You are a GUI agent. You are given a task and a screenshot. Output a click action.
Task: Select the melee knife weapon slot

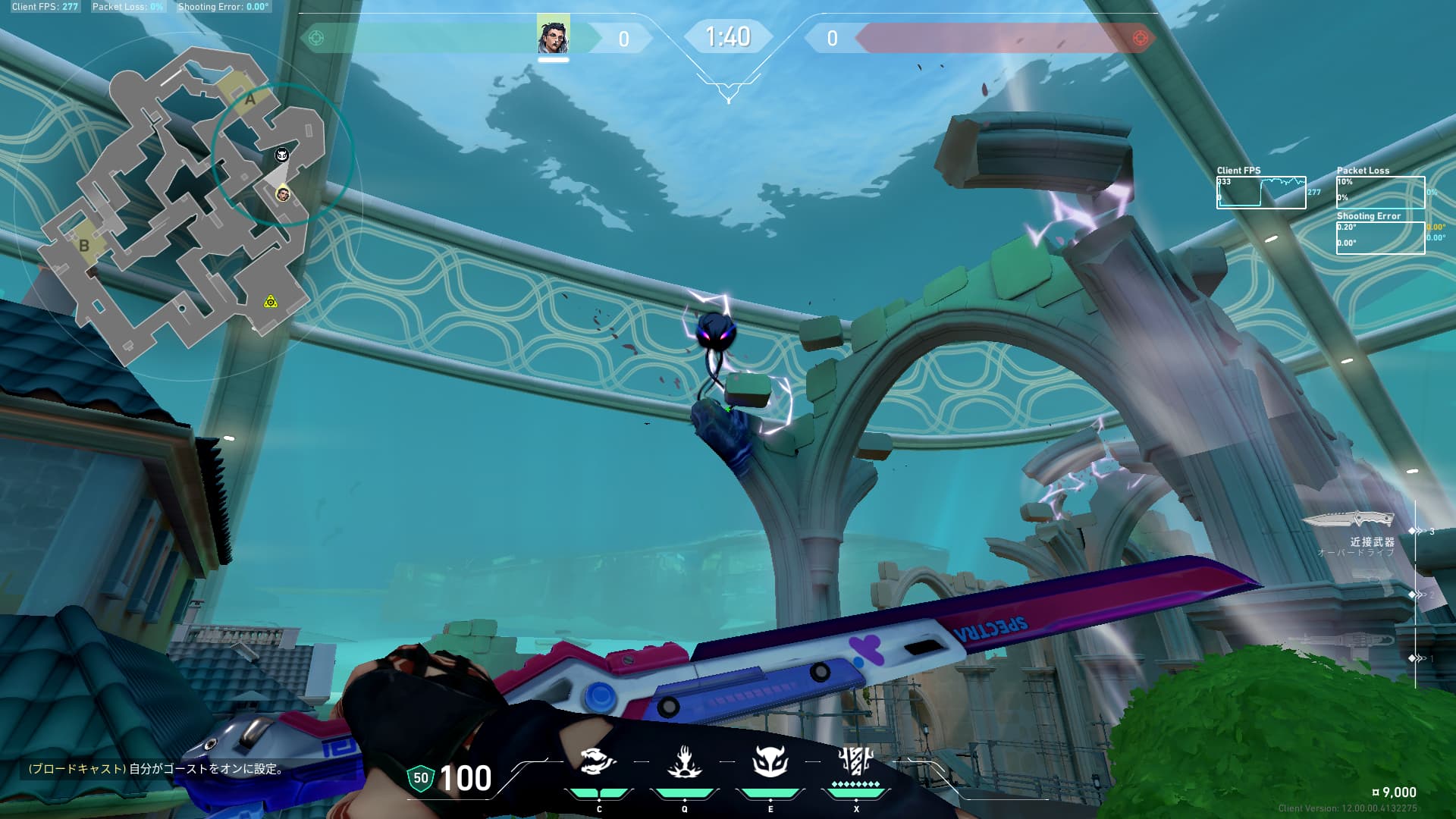[x=1348, y=520]
